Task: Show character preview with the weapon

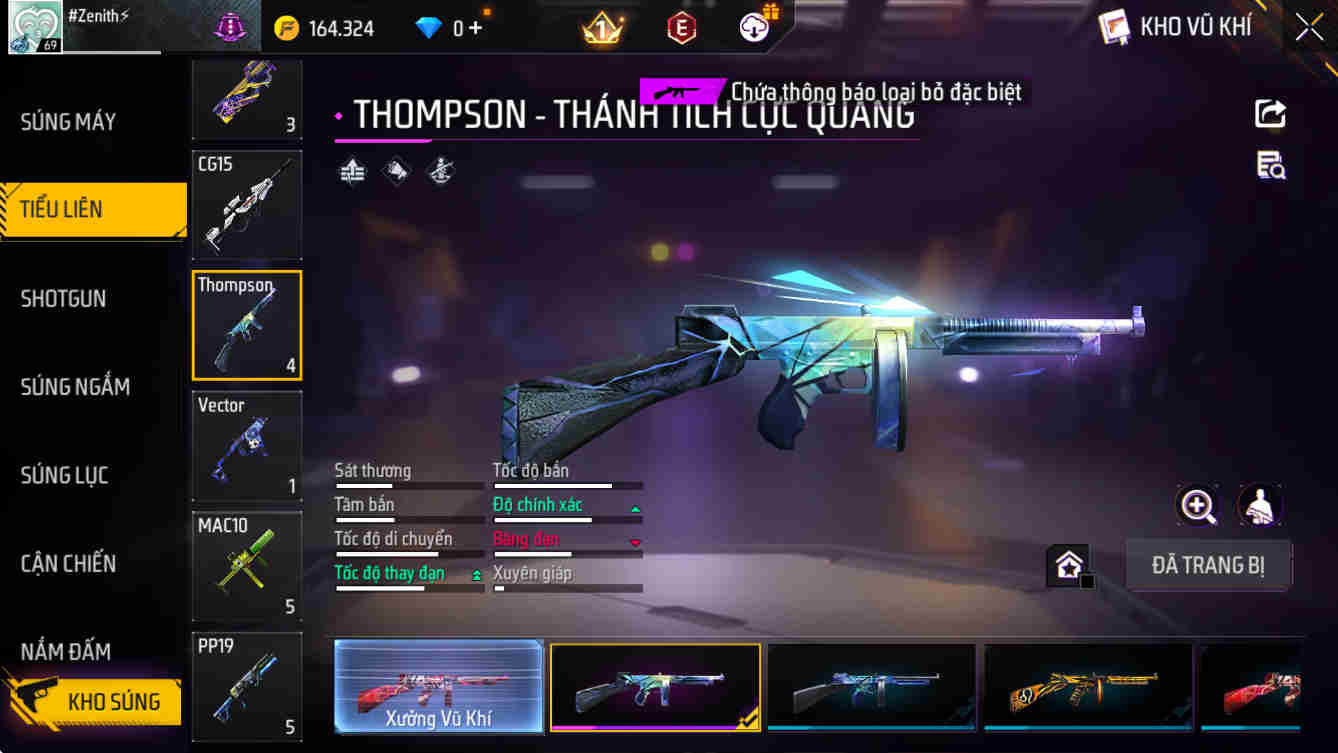Action: [1260, 505]
